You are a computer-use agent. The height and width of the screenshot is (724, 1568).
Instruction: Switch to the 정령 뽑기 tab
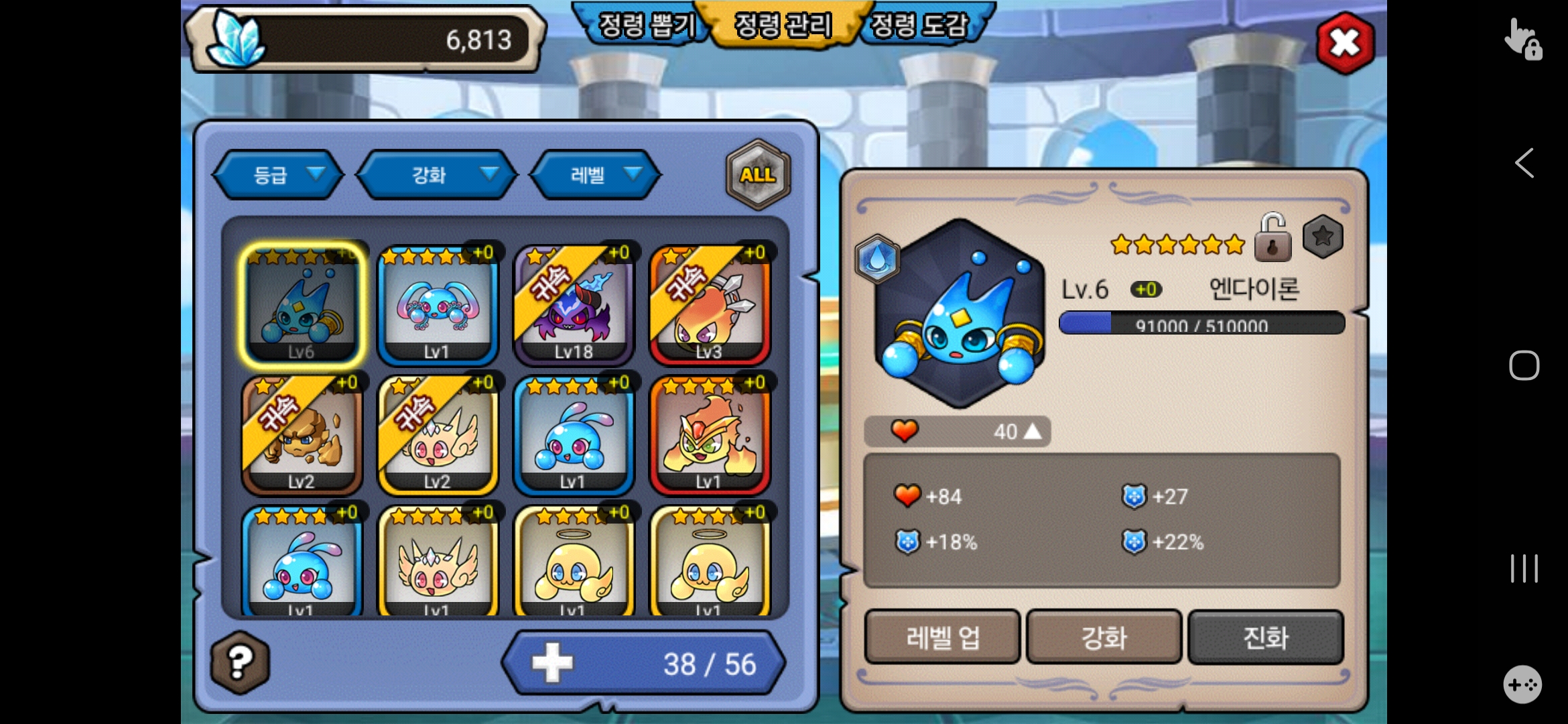tap(646, 25)
